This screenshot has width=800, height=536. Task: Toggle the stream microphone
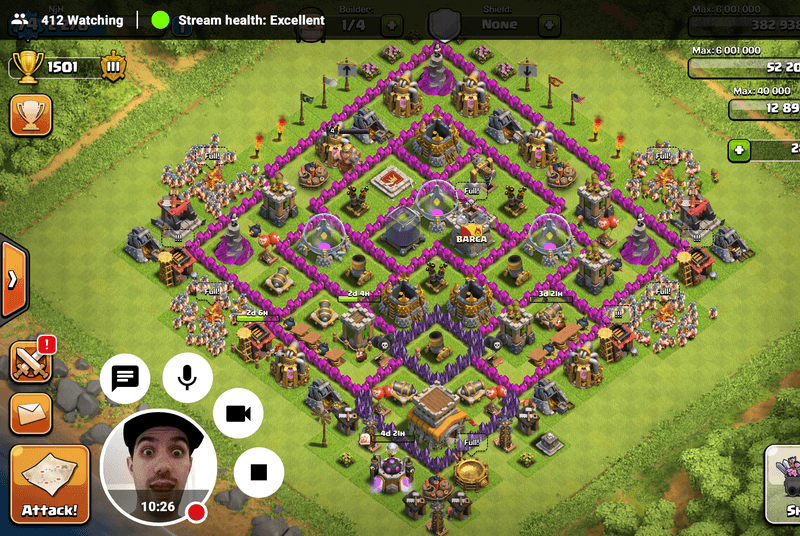187,377
